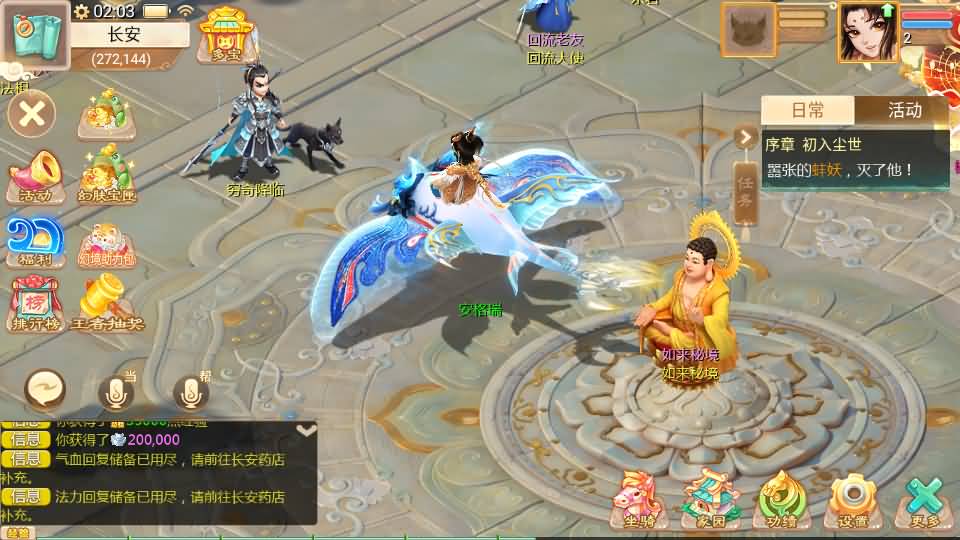The height and width of the screenshot is (540, 960).
Task: Open the 活动 horn icon
Action: (35, 176)
